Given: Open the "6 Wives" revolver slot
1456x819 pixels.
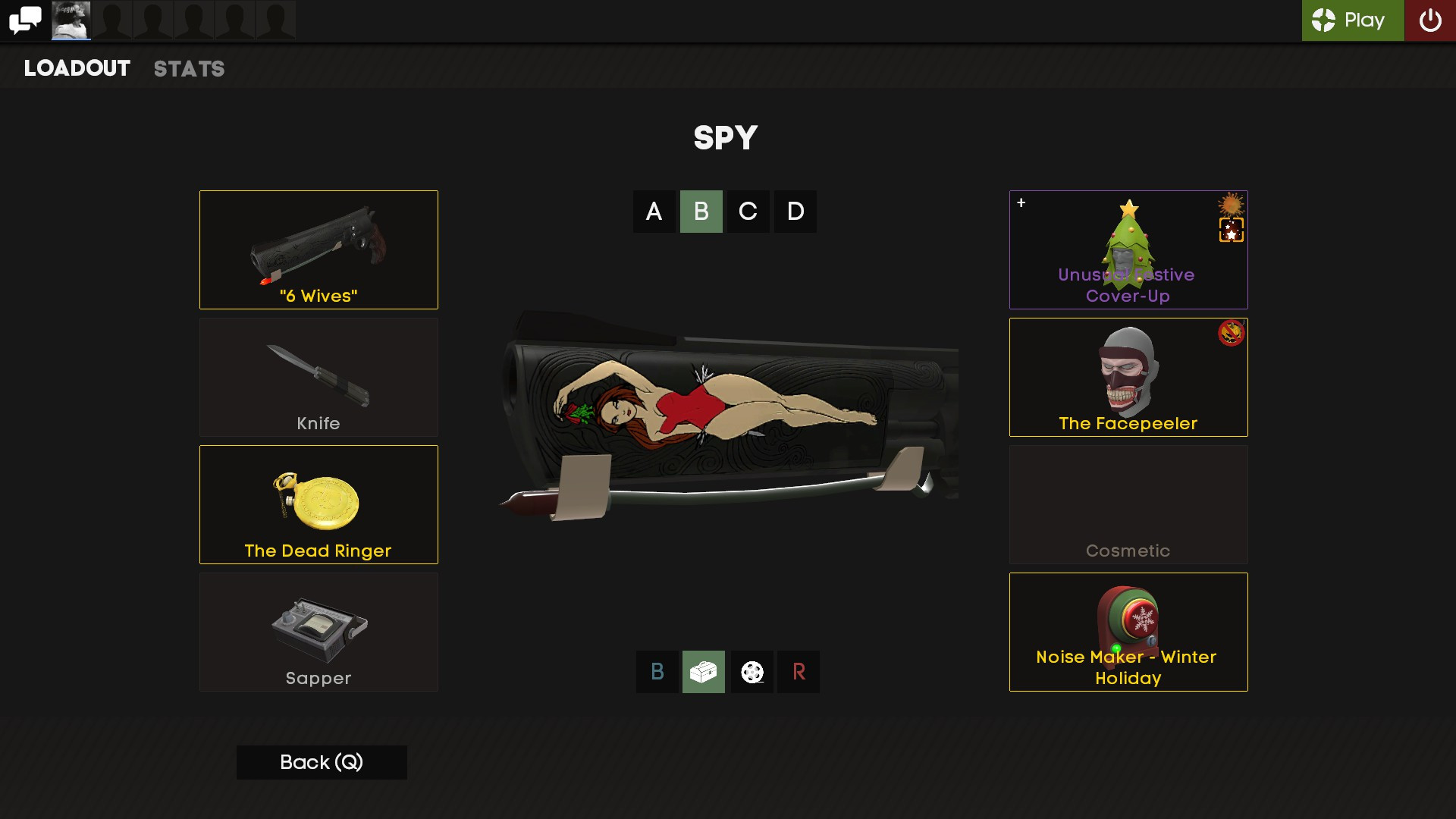Looking at the screenshot, I should tap(318, 249).
